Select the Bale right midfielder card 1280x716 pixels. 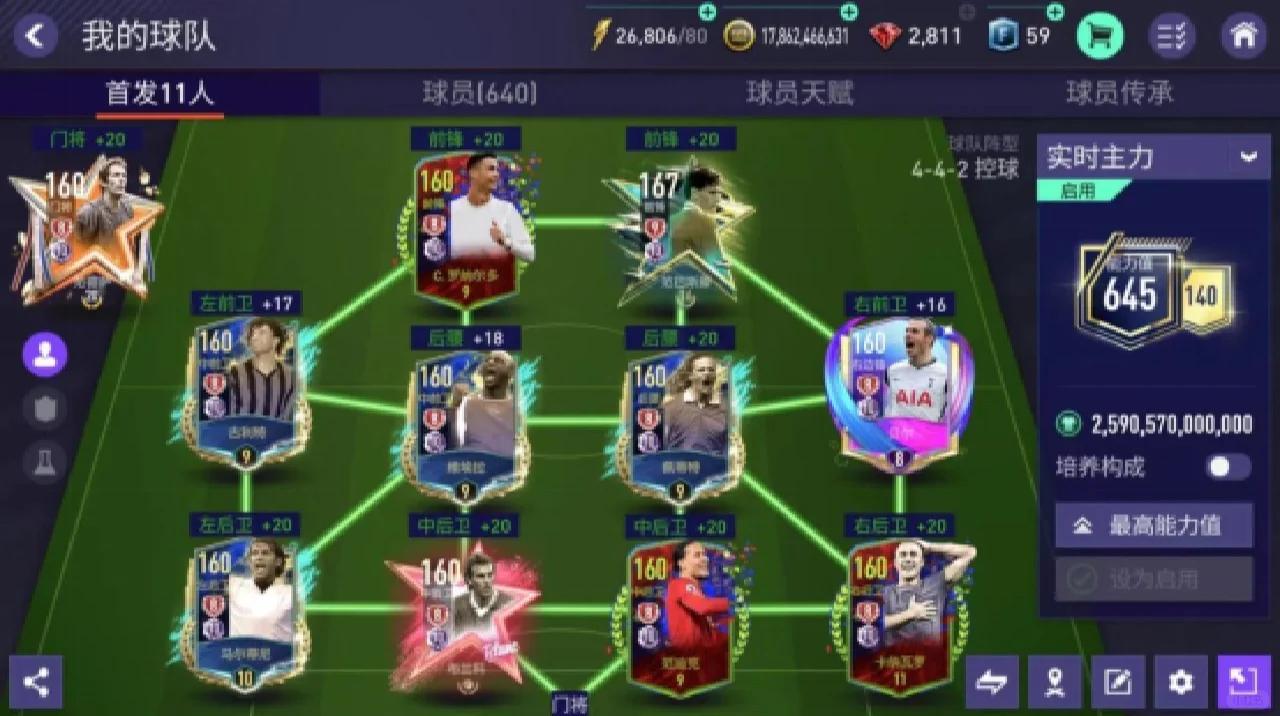898,390
